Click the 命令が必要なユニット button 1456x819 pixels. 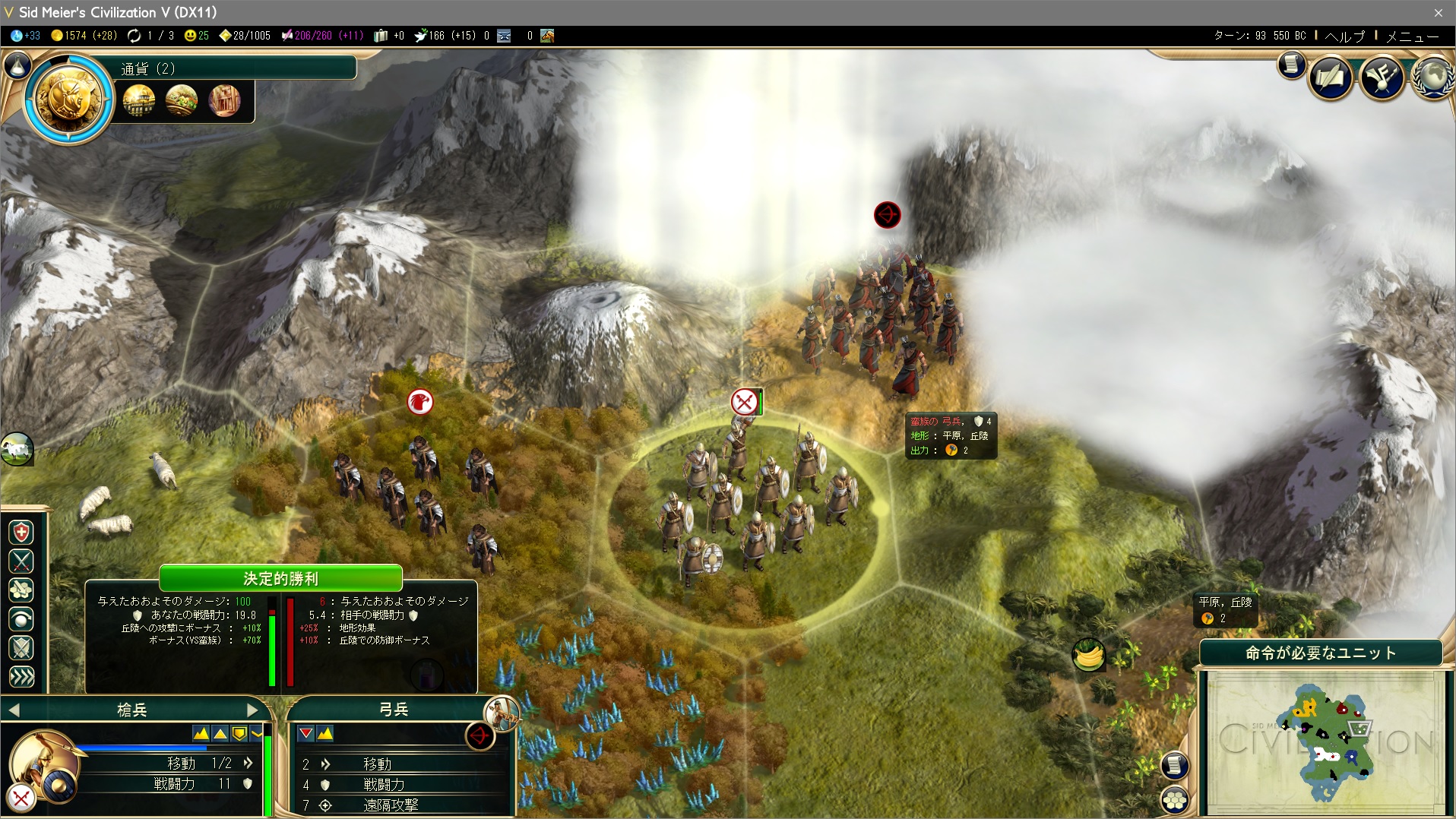point(1320,653)
